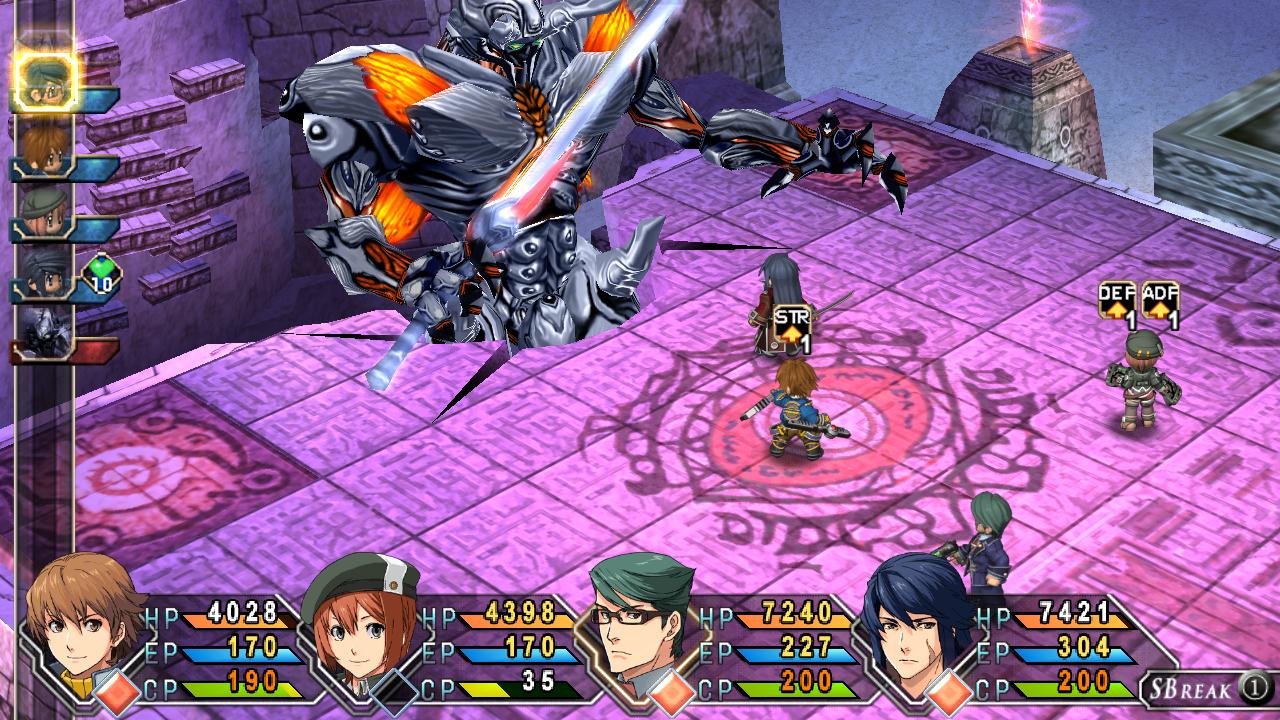Image resolution: width=1280 pixels, height=720 pixels.
Task: Click the enemy mech's turn order portrait
Action: 45,332
